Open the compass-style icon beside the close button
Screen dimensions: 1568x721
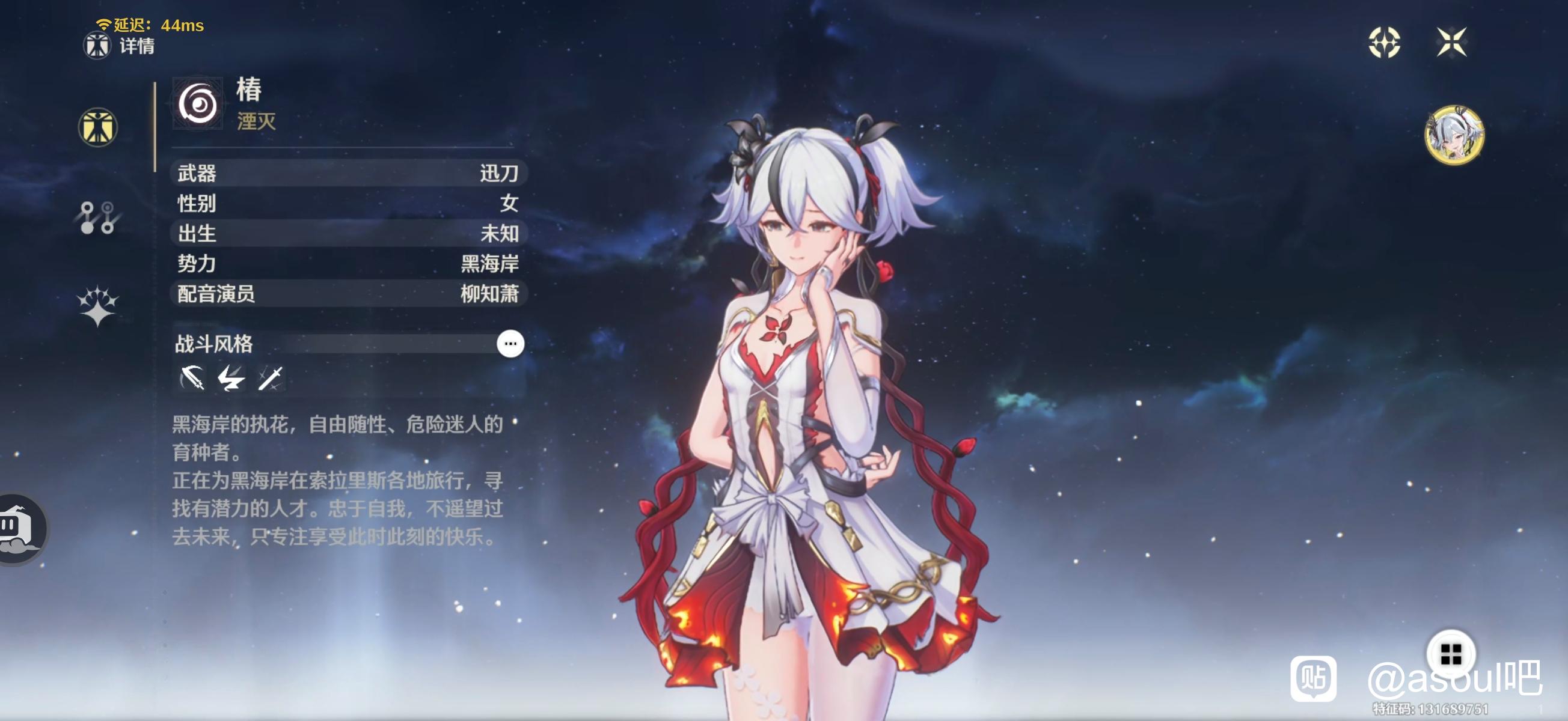(1384, 42)
